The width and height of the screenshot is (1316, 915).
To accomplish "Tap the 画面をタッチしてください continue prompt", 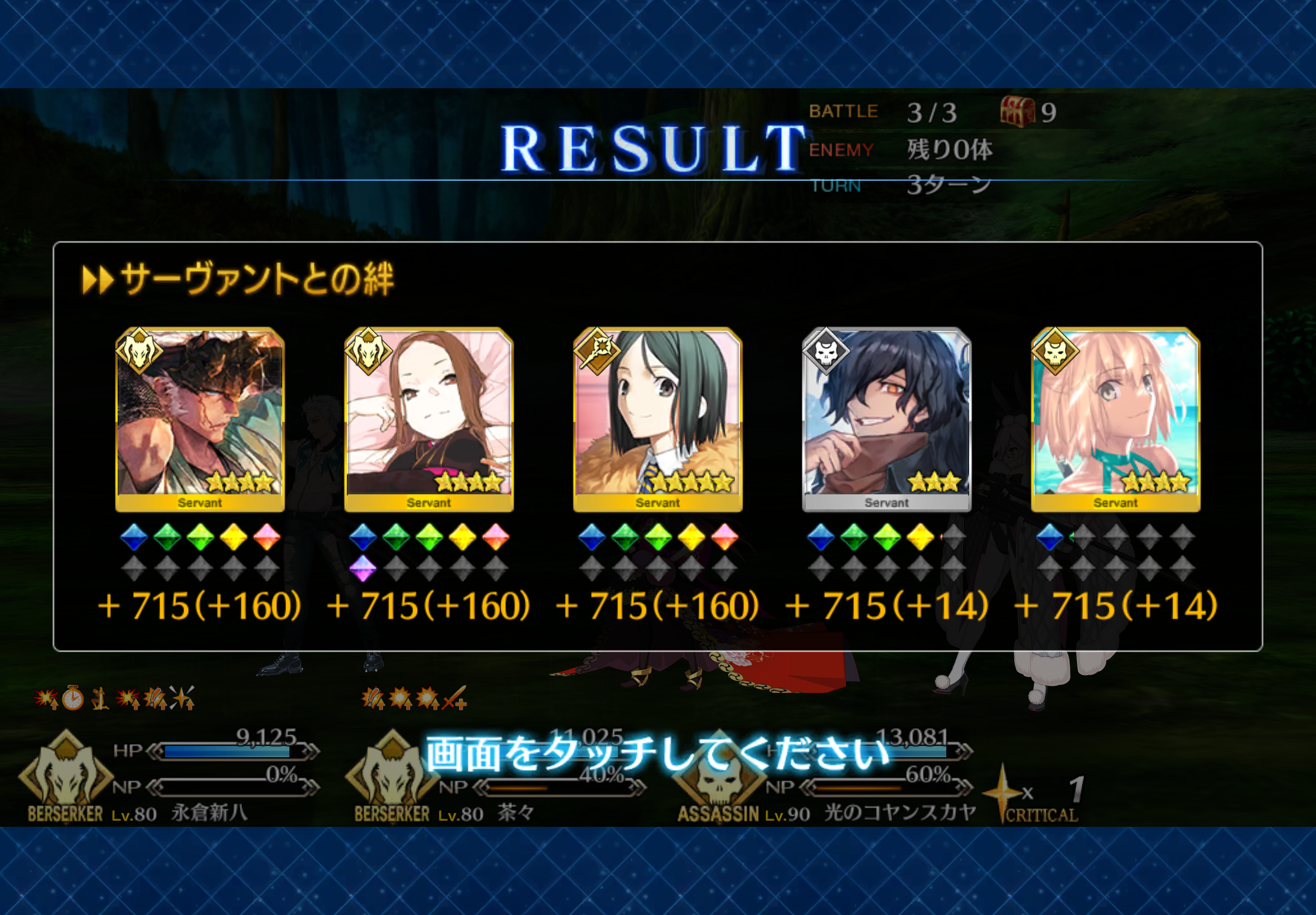I will pos(657,753).
